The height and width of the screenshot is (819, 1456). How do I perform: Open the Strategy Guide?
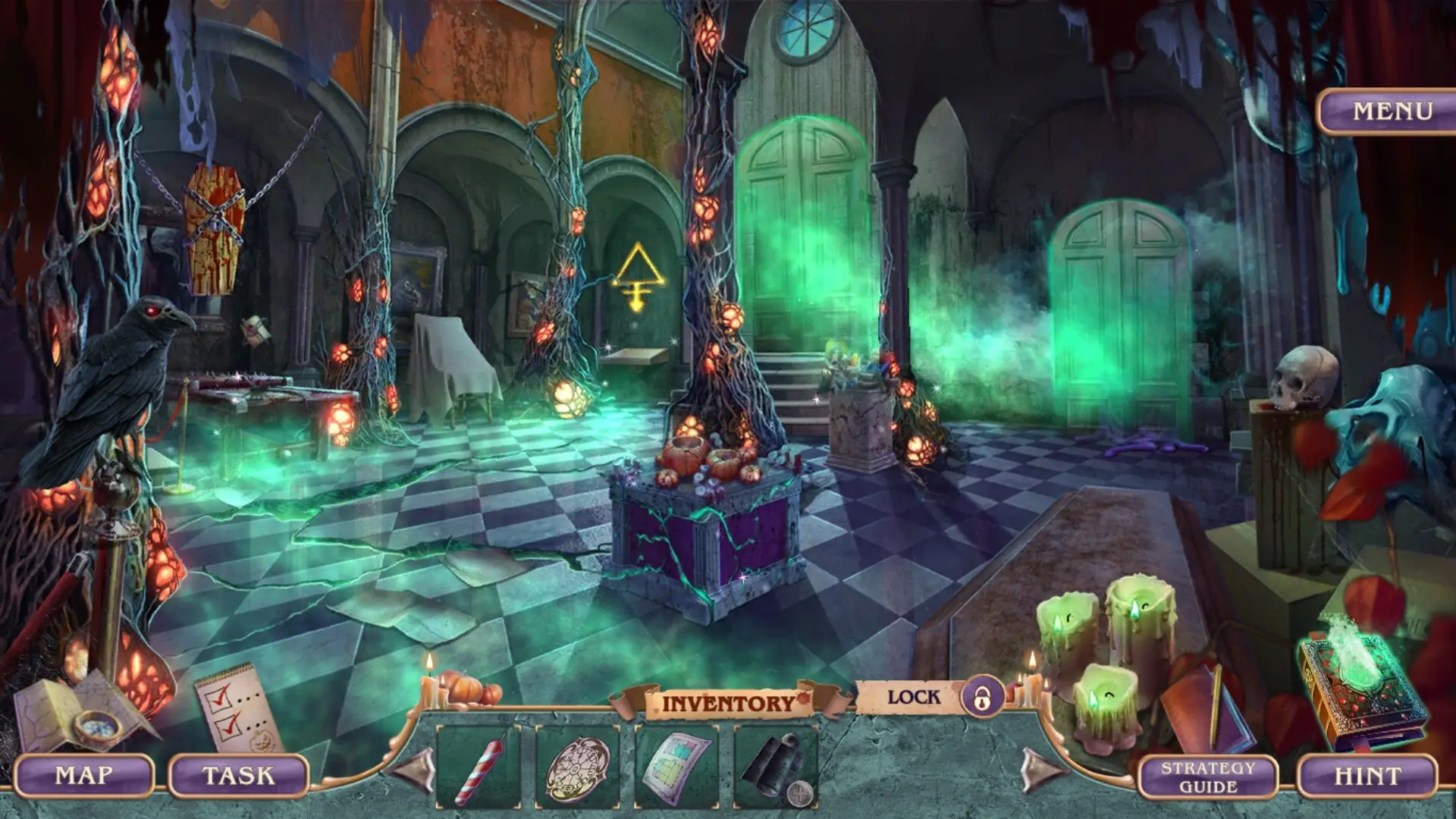[x=1207, y=777]
